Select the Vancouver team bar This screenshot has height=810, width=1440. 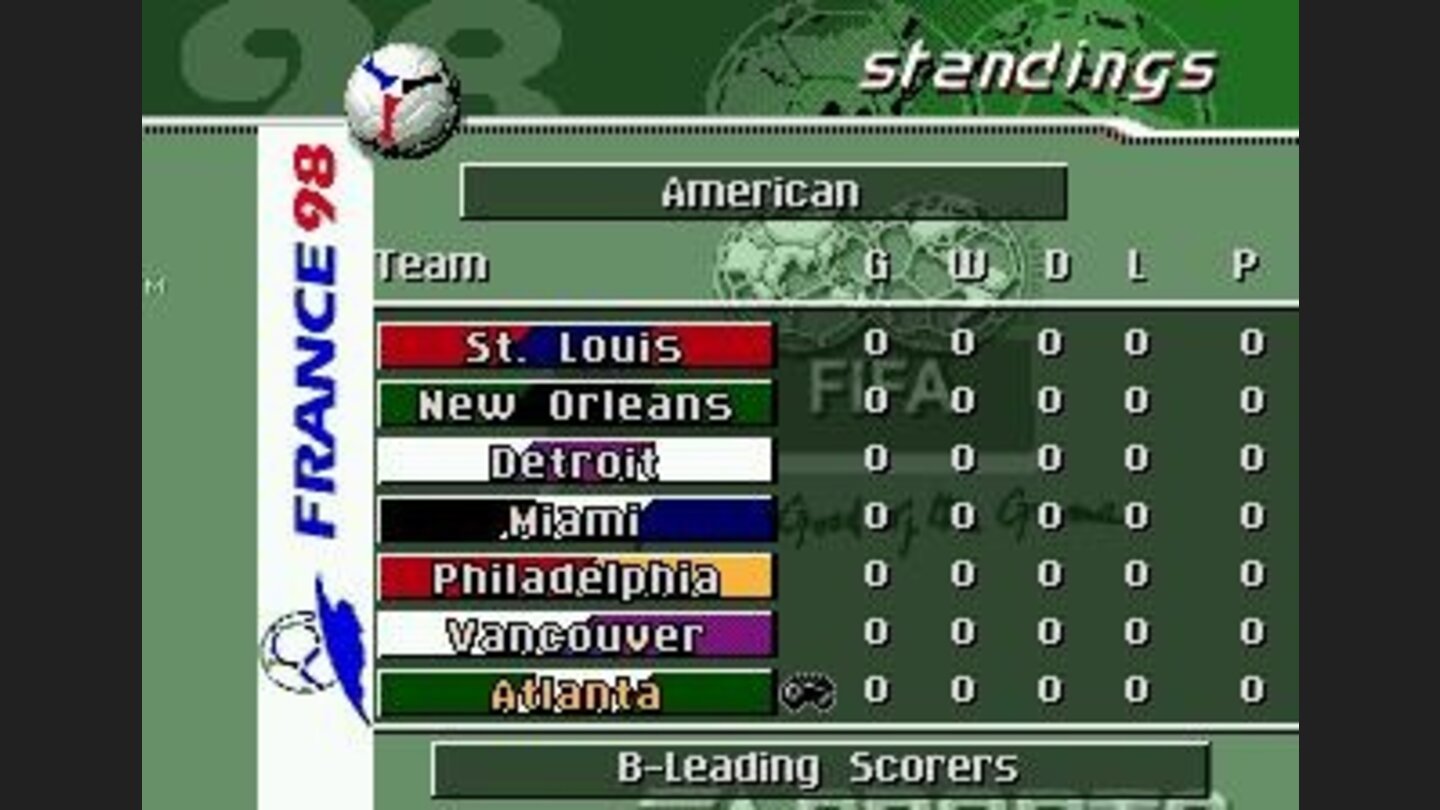click(x=576, y=632)
